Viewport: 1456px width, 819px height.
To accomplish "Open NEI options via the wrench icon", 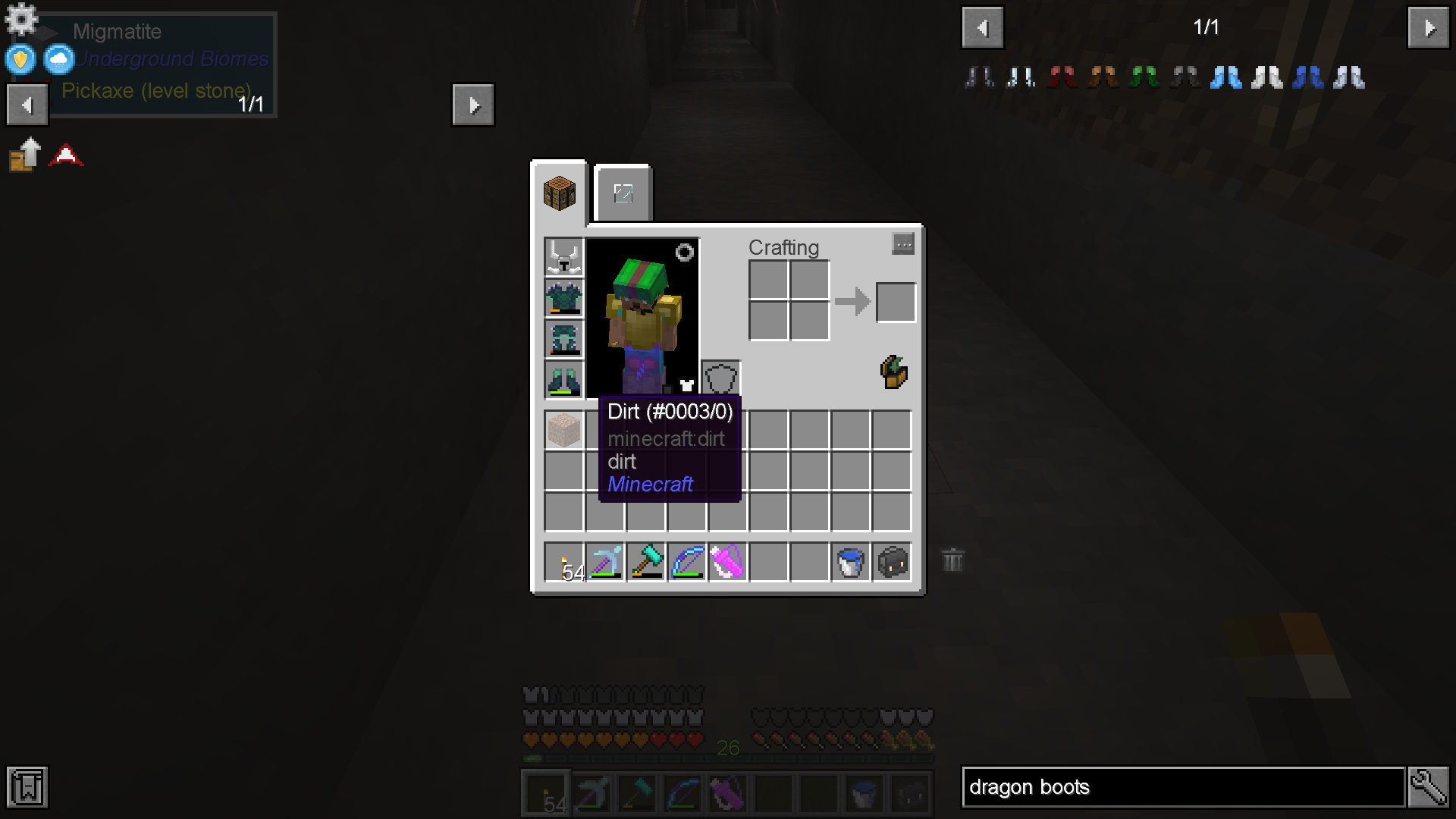I will click(x=1428, y=787).
